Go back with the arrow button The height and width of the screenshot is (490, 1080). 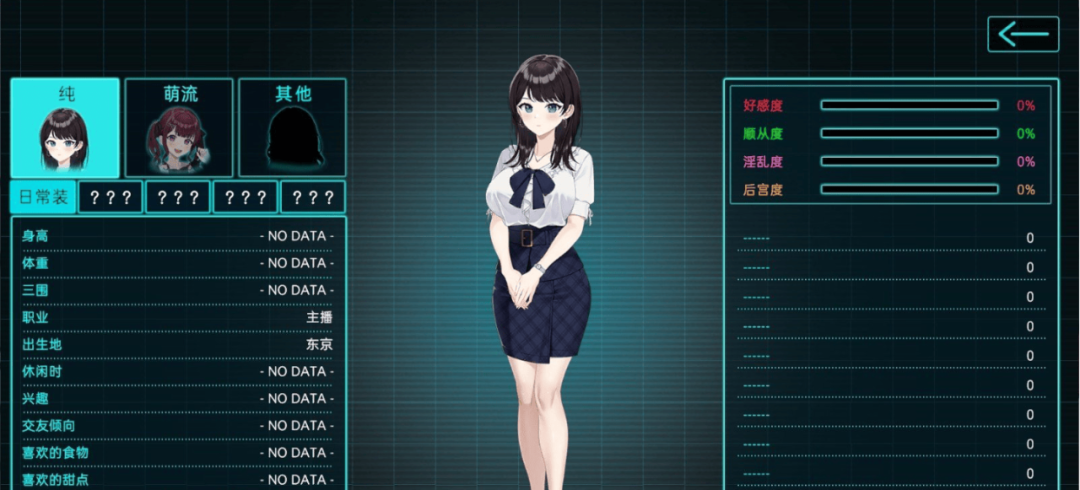click(1022, 34)
